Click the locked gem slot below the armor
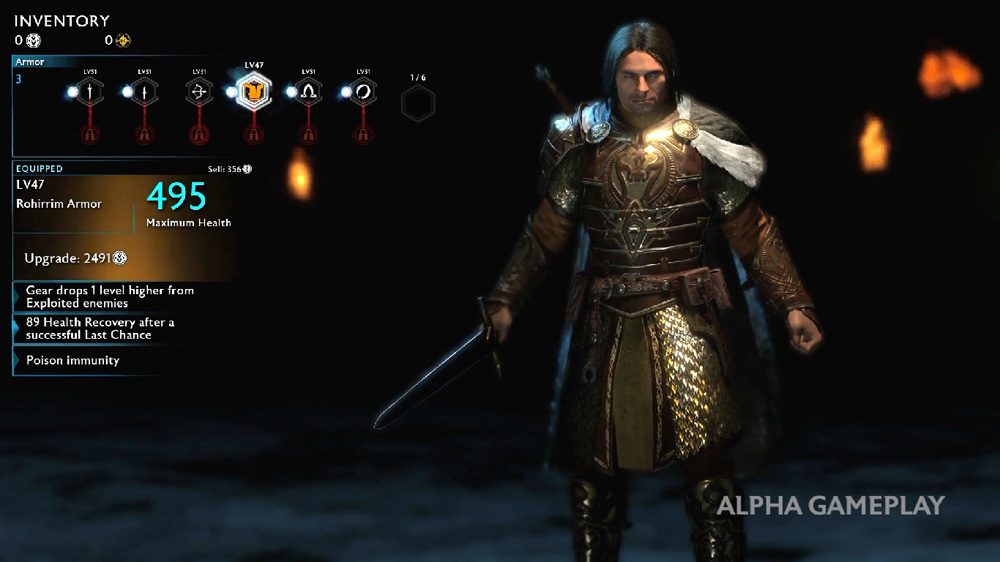 pyautogui.click(x=253, y=135)
